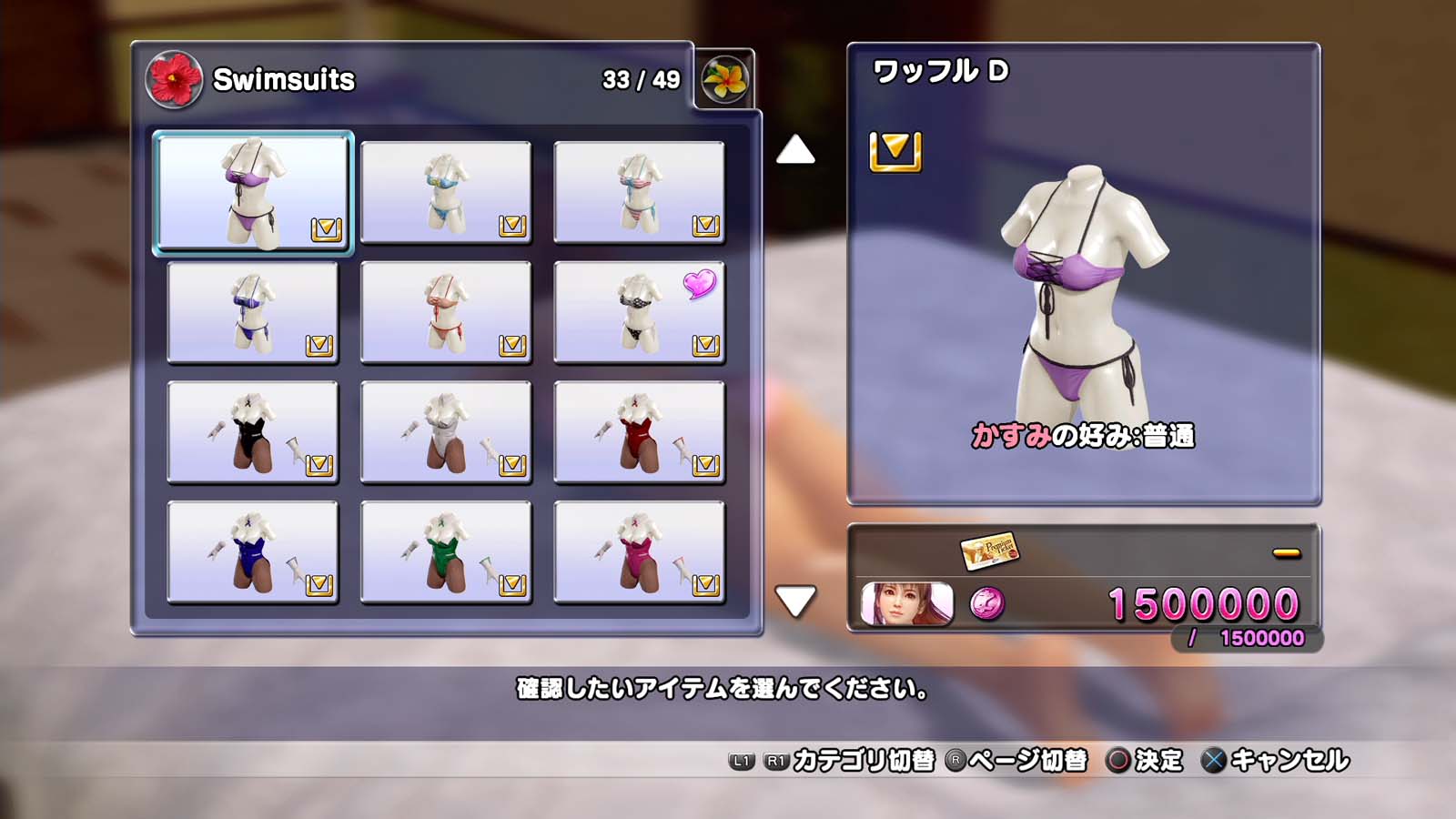Show the previous page with up arrow

click(x=795, y=150)
